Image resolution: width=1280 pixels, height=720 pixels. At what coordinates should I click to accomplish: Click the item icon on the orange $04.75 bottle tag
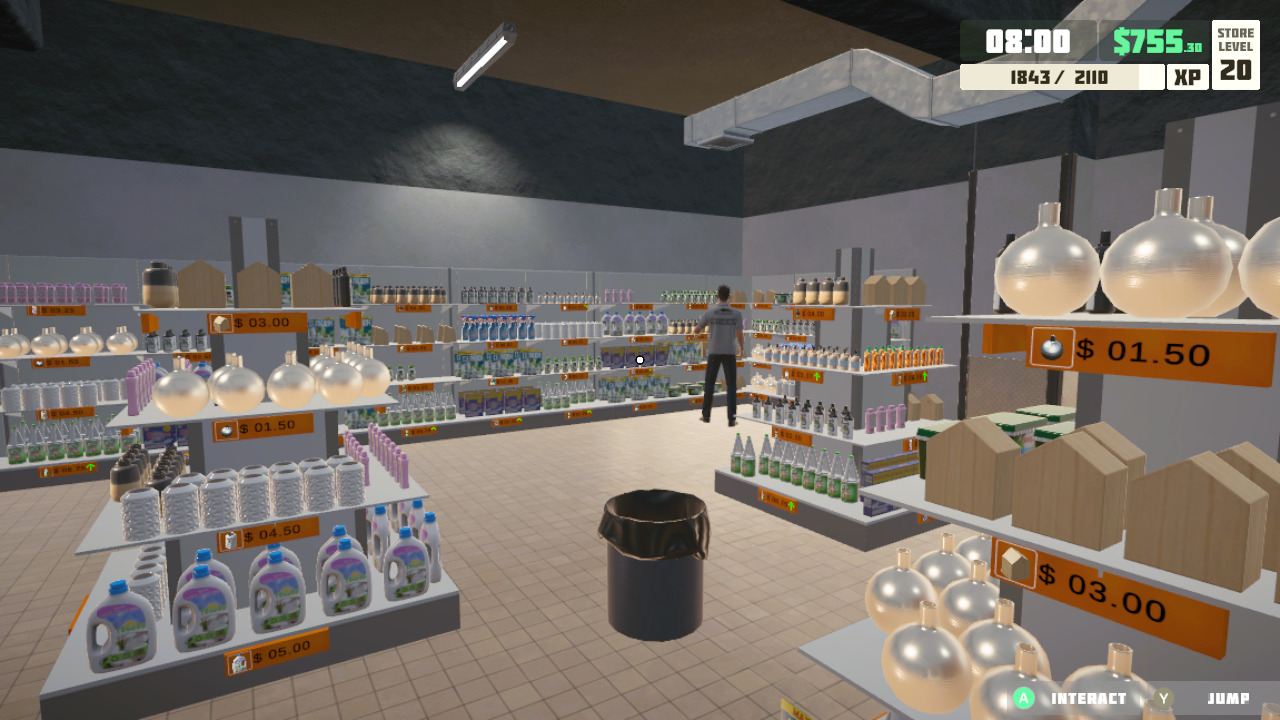tap(898, 377)
